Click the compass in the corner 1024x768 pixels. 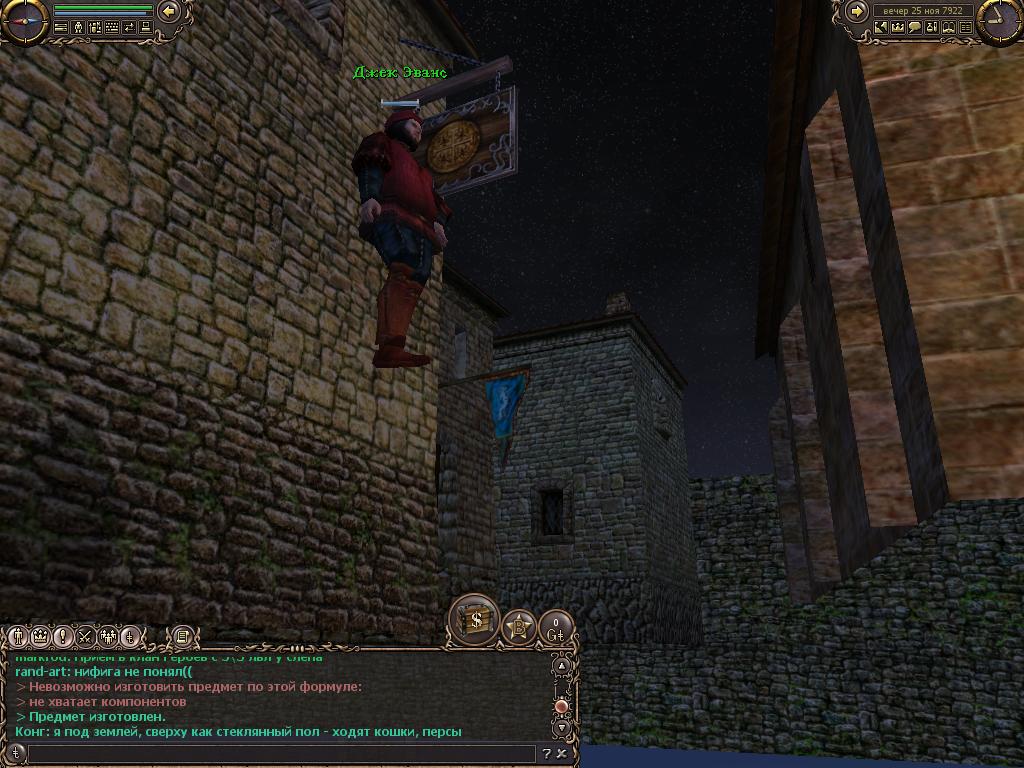point(25,21)
